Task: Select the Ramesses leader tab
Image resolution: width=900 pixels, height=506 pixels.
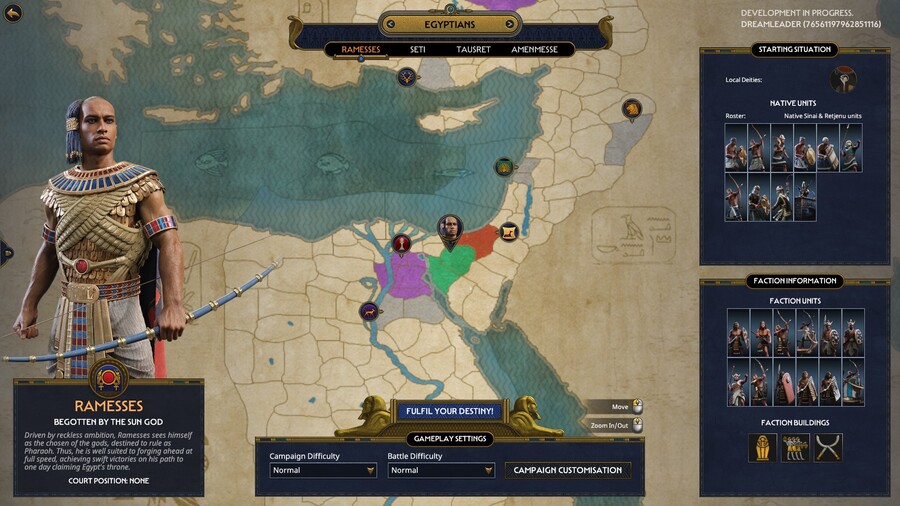Action: point(360,49)
